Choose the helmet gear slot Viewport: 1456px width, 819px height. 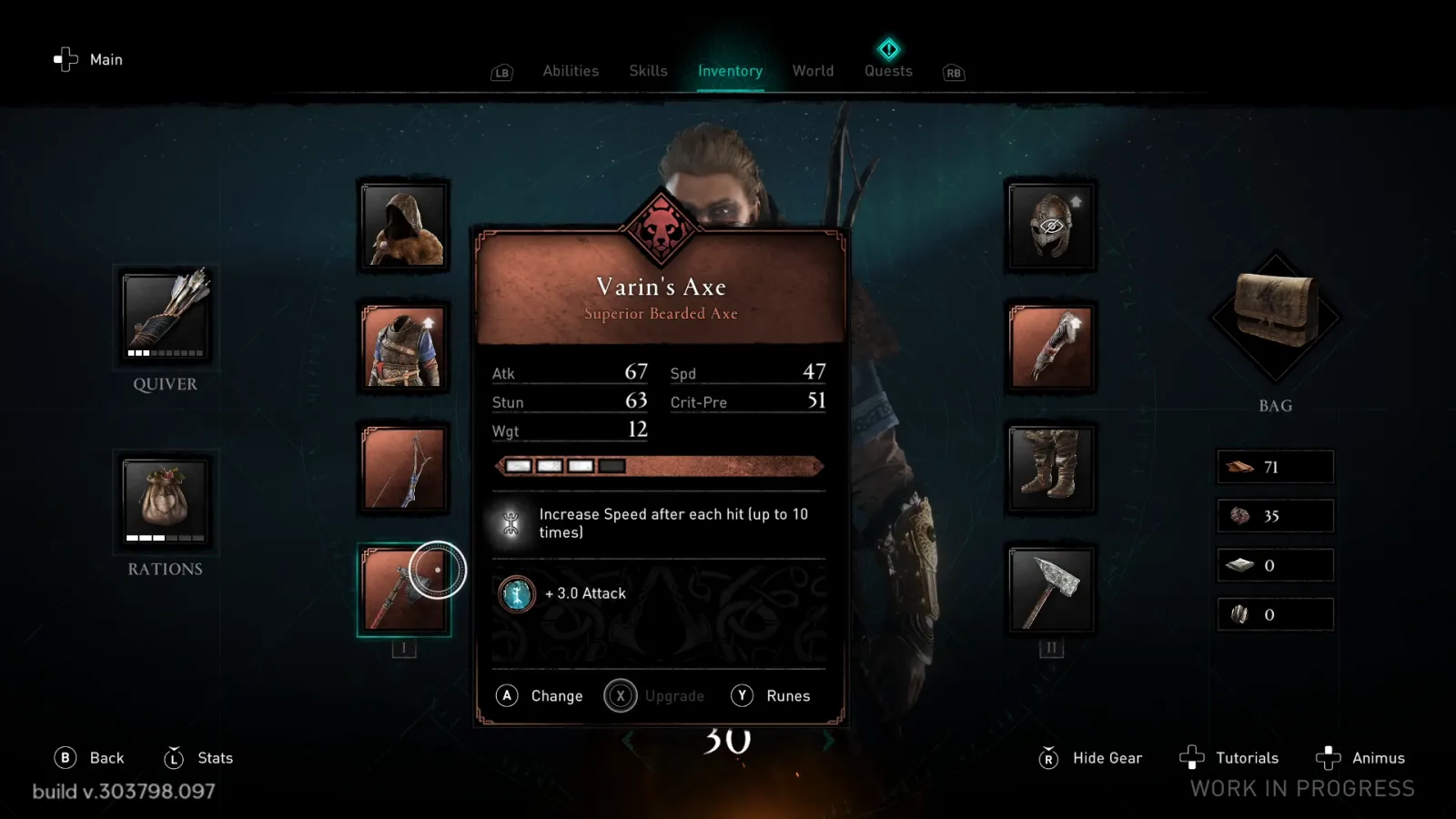pos(1051,226)
